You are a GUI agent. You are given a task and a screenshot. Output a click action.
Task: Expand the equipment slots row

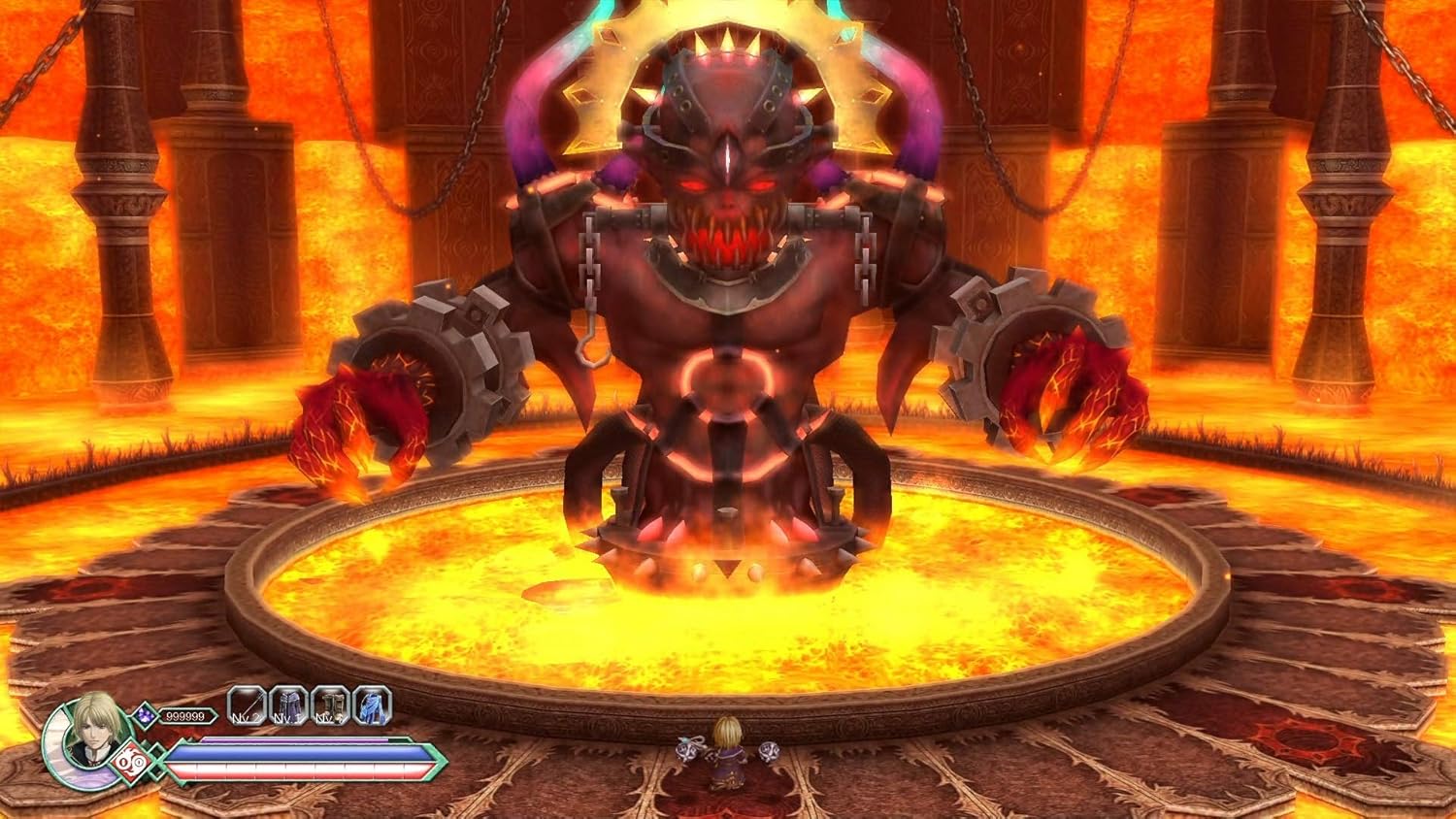pos(307,705)
